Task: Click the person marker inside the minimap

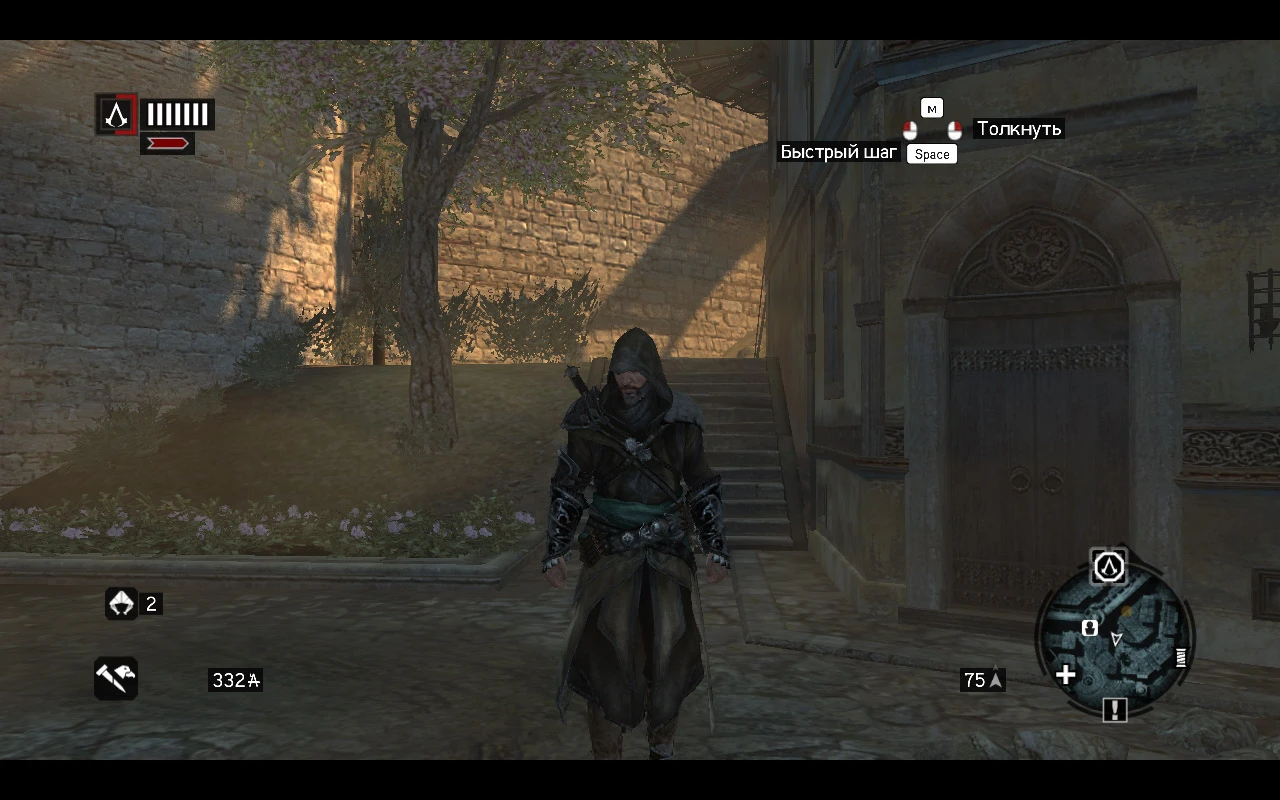Action: coord(1090,629)
